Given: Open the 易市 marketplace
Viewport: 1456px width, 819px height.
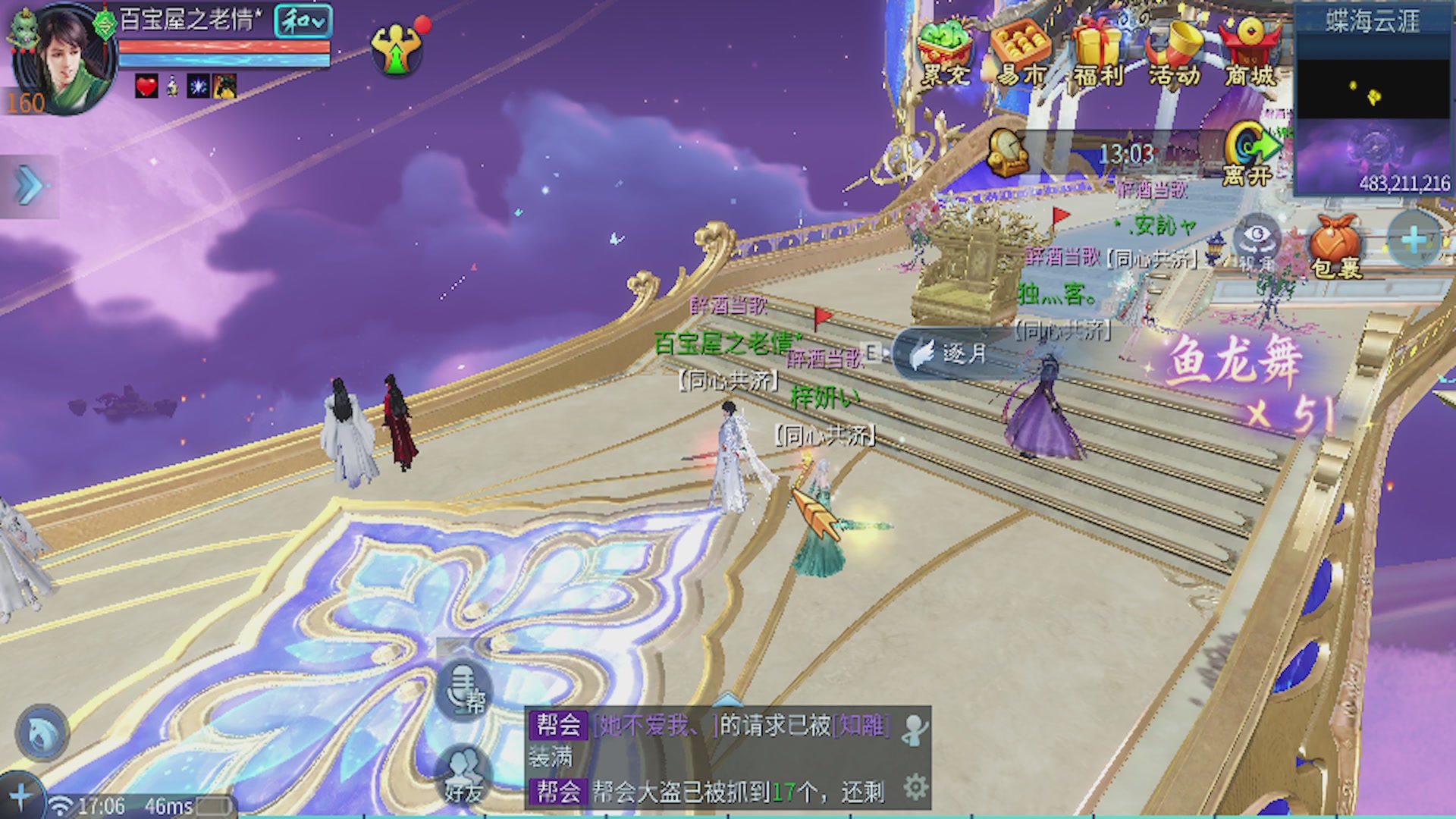Looking at the screenshot, I should pyautogui.click(x=1020, y=52).
